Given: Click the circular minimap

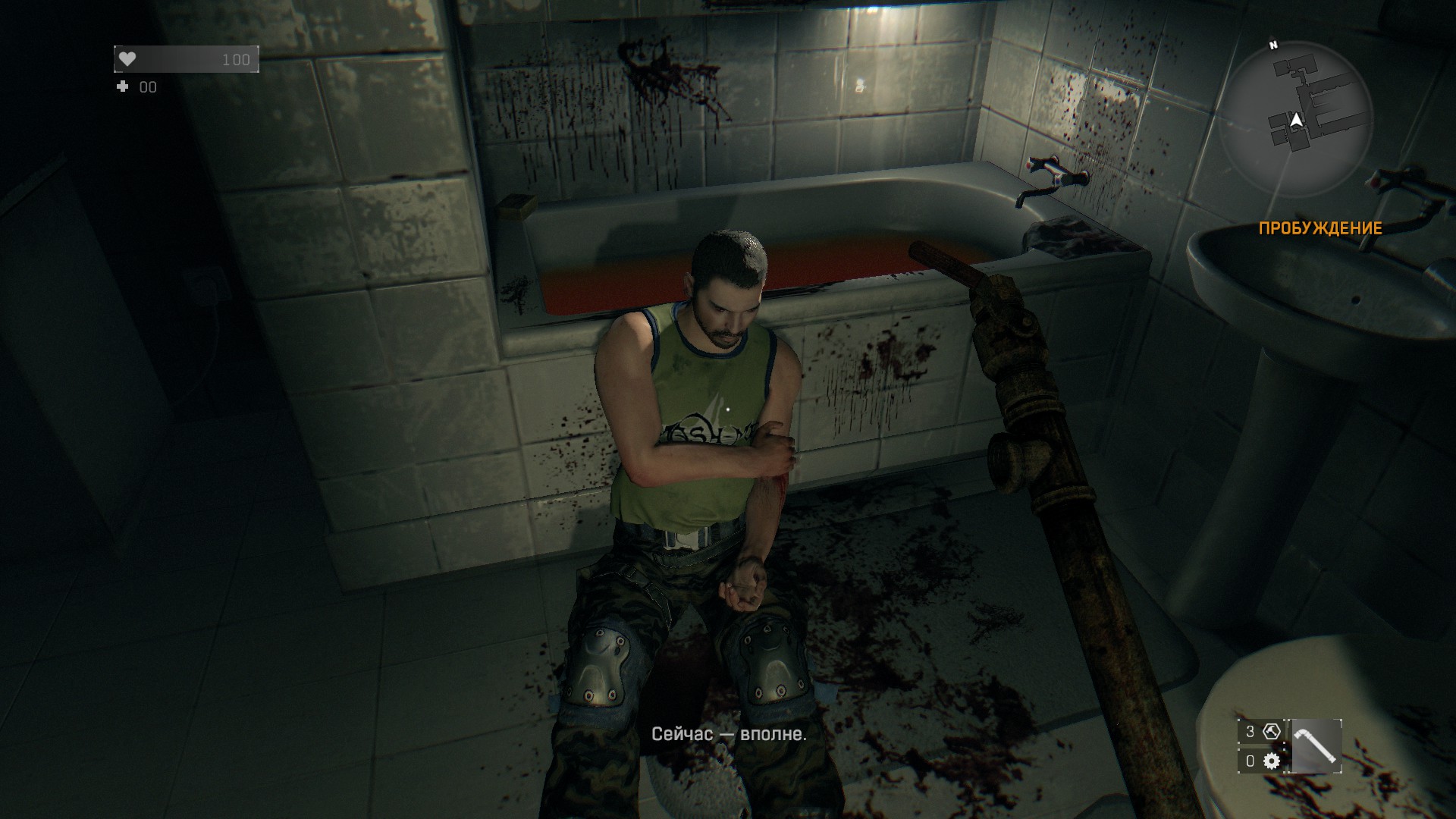Looking at the screenshot, I should pyautogui.click(x=1296, y=118).
